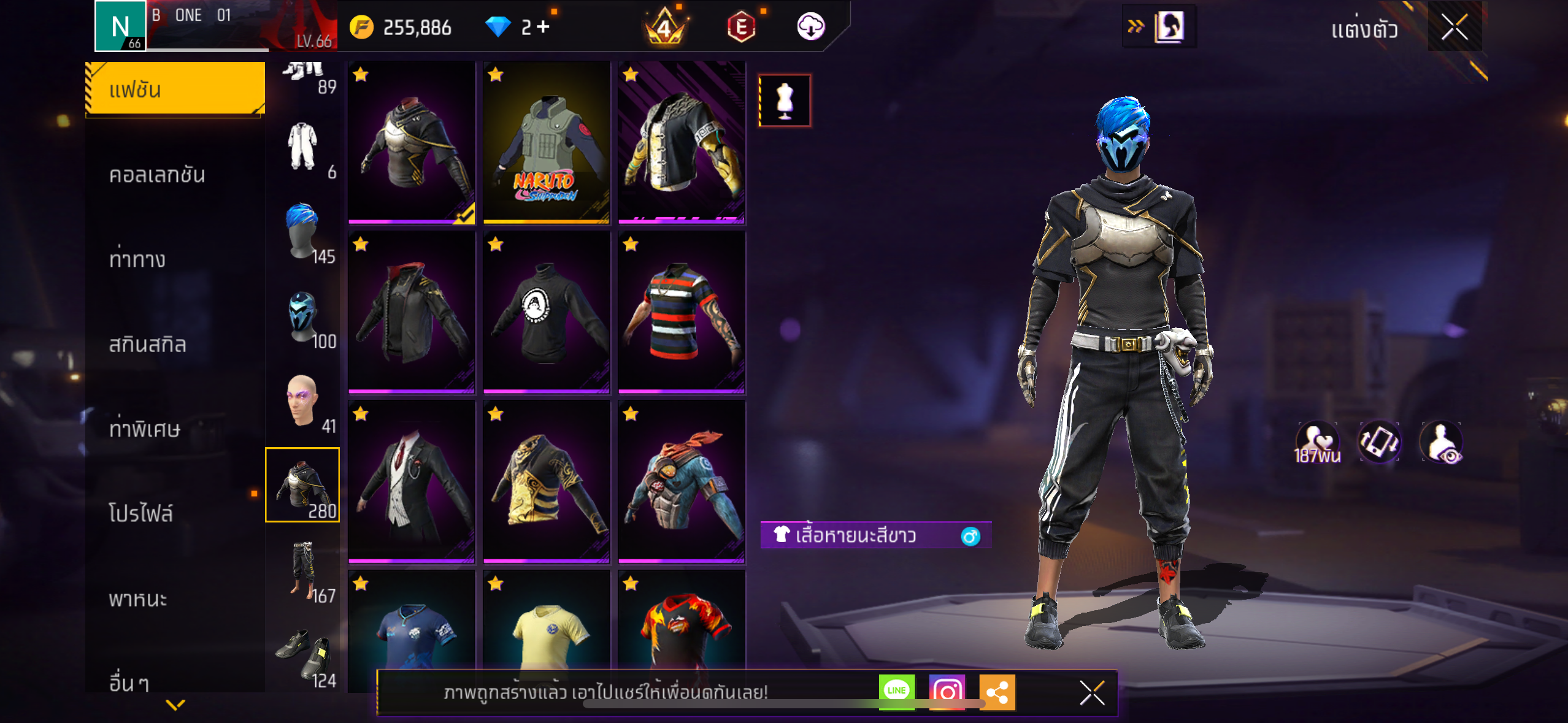
Task: Switch to the คอลเลกชัน menu entry
Action: pyautogui.click(x=157, y=175)
